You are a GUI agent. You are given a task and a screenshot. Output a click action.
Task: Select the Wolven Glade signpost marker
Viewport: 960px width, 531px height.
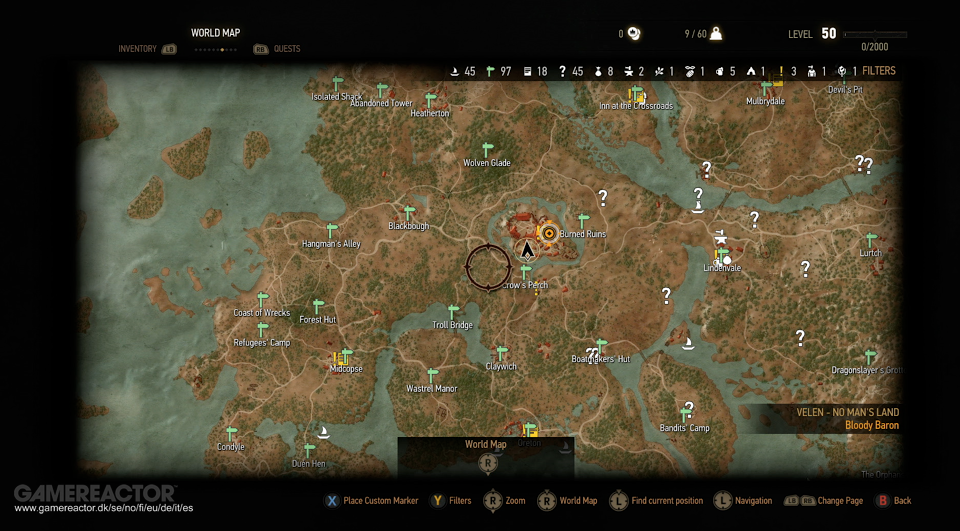488,149
